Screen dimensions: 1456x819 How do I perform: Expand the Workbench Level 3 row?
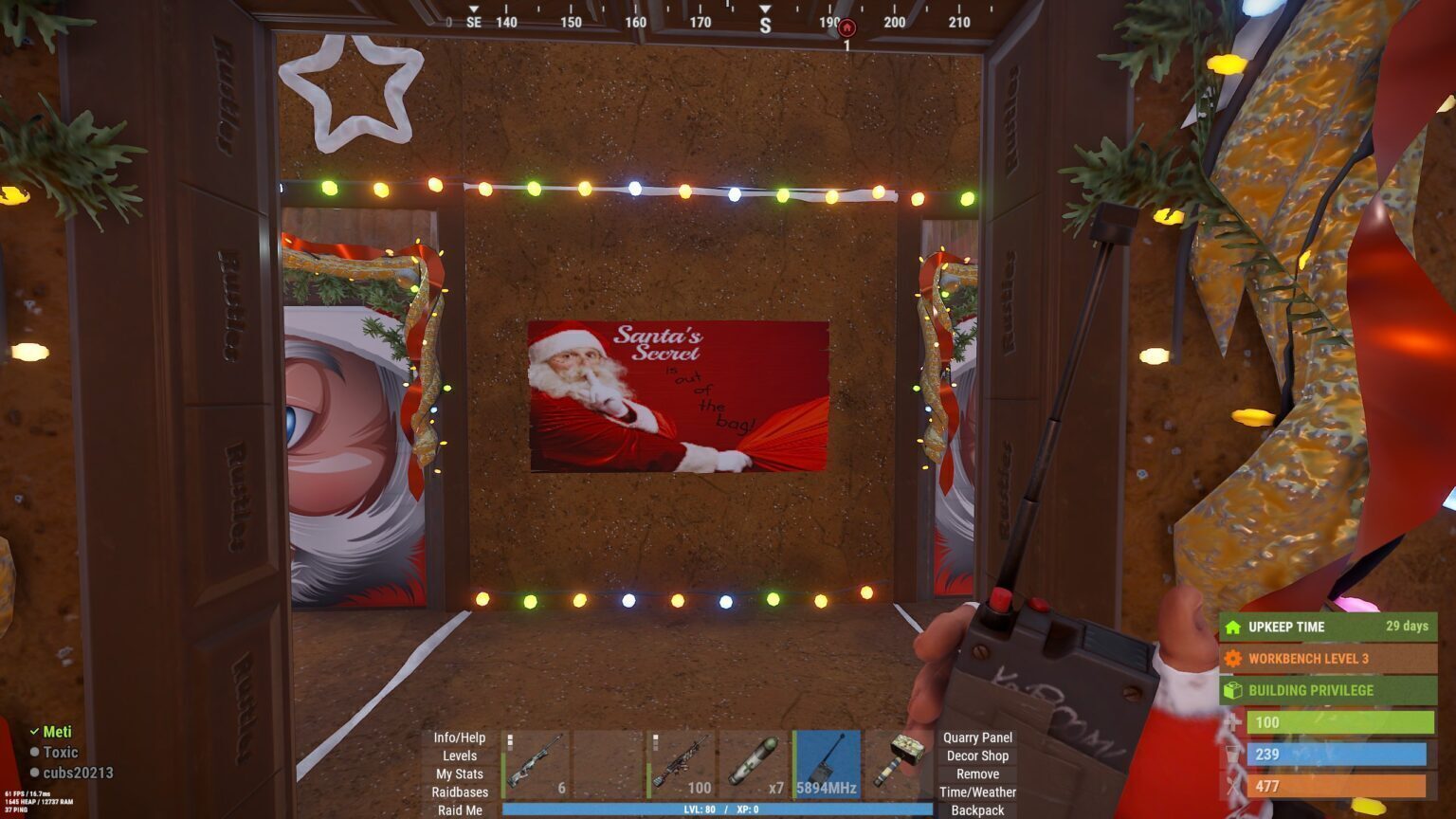(1327, 658)
